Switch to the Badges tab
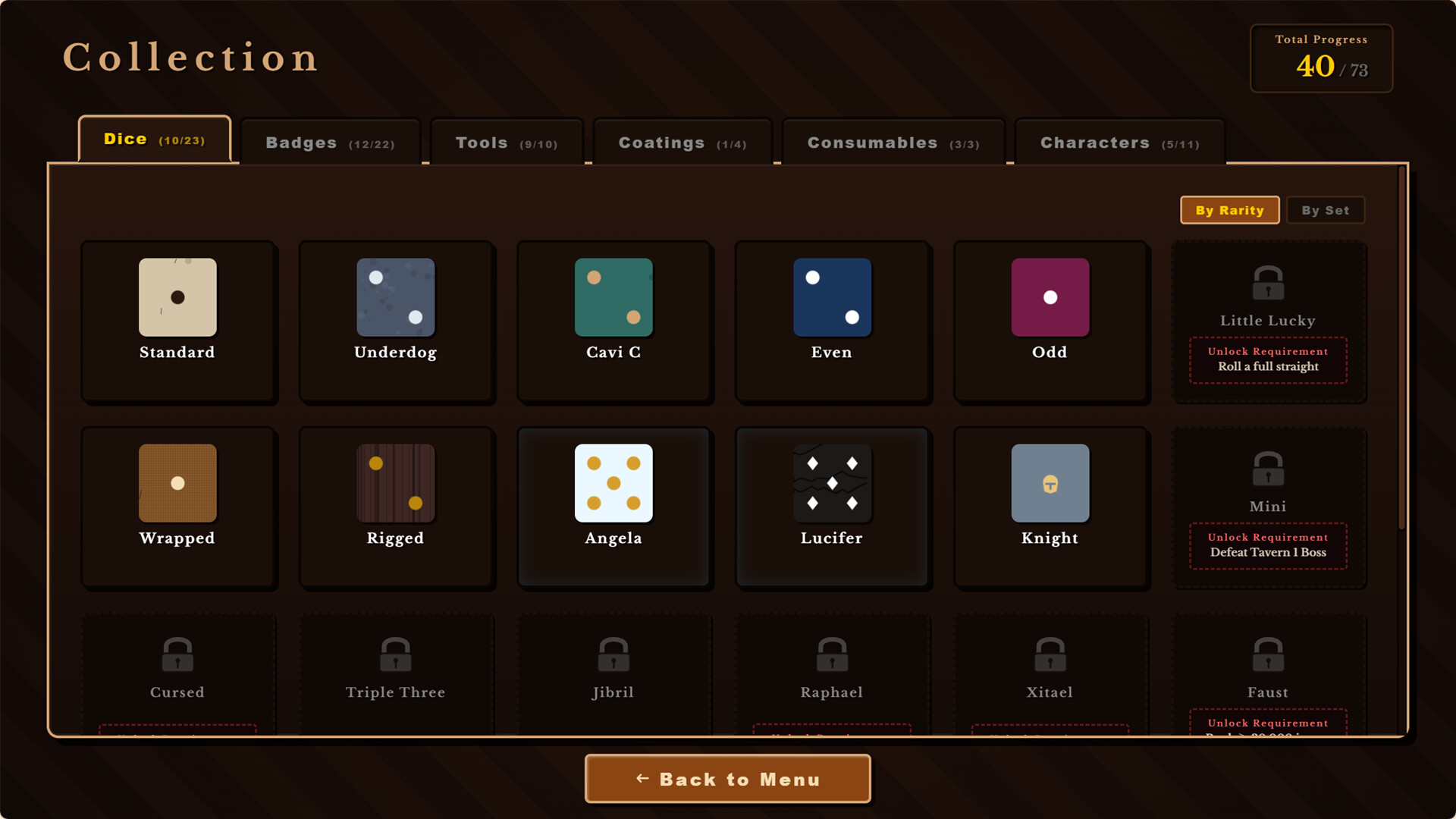 [x=330, y=143]
